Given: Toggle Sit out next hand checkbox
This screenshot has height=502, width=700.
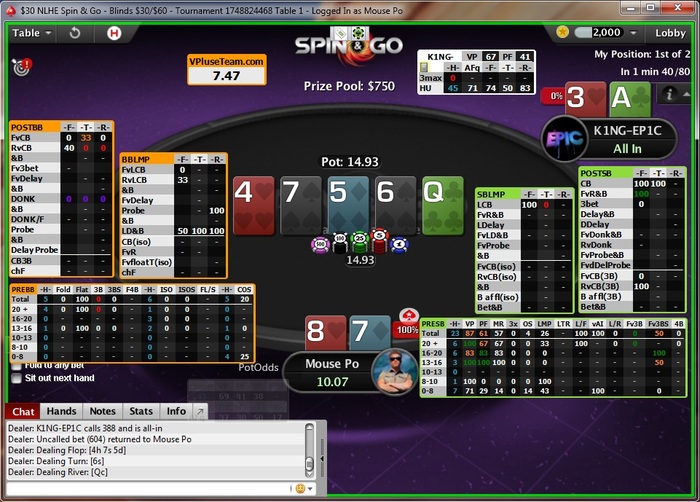Looking at the screenshot, I should click(16, 379).
